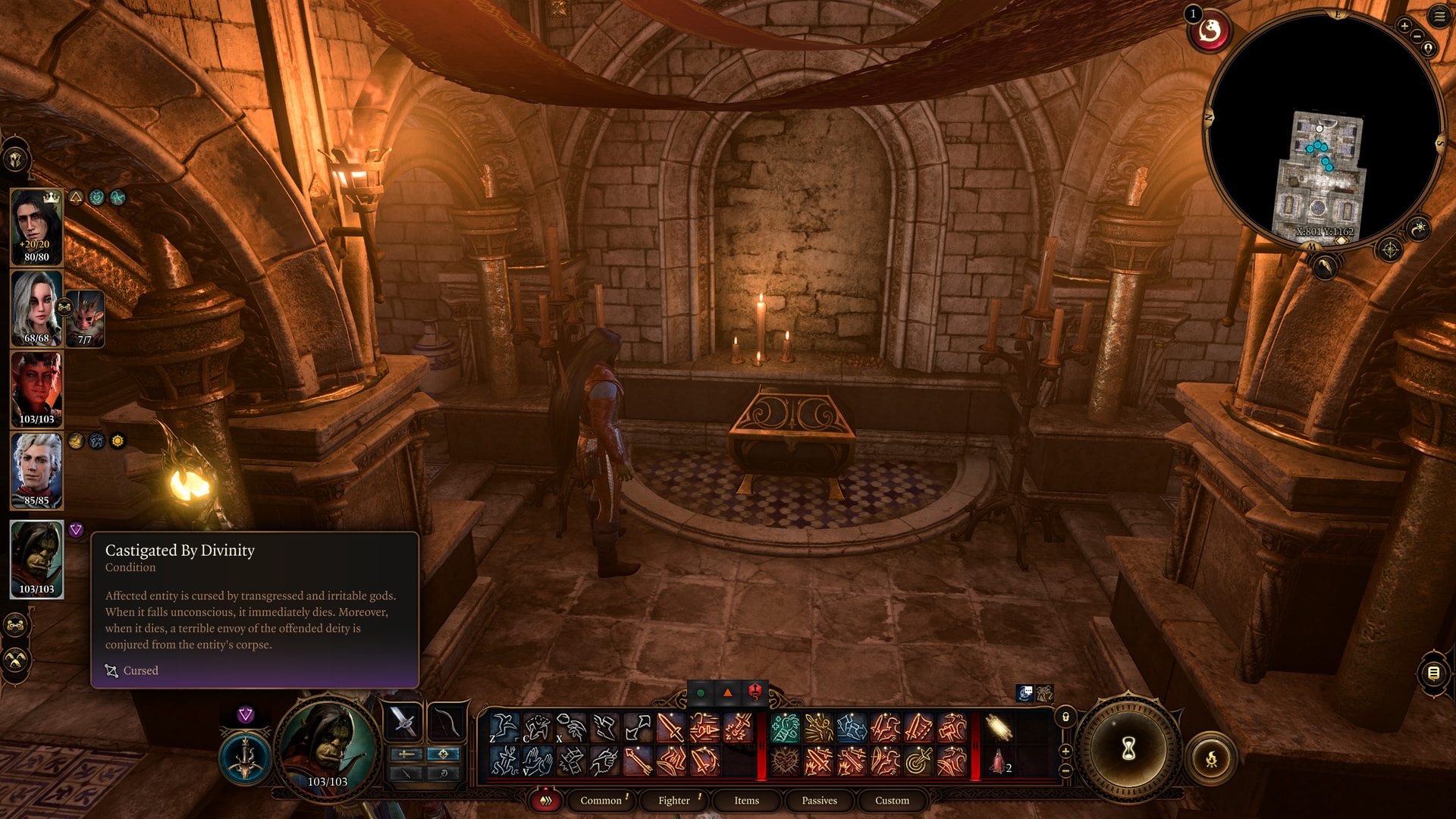1456x819 pixels.
Task: Zoom out the minimap
Action: (1417, 36)
